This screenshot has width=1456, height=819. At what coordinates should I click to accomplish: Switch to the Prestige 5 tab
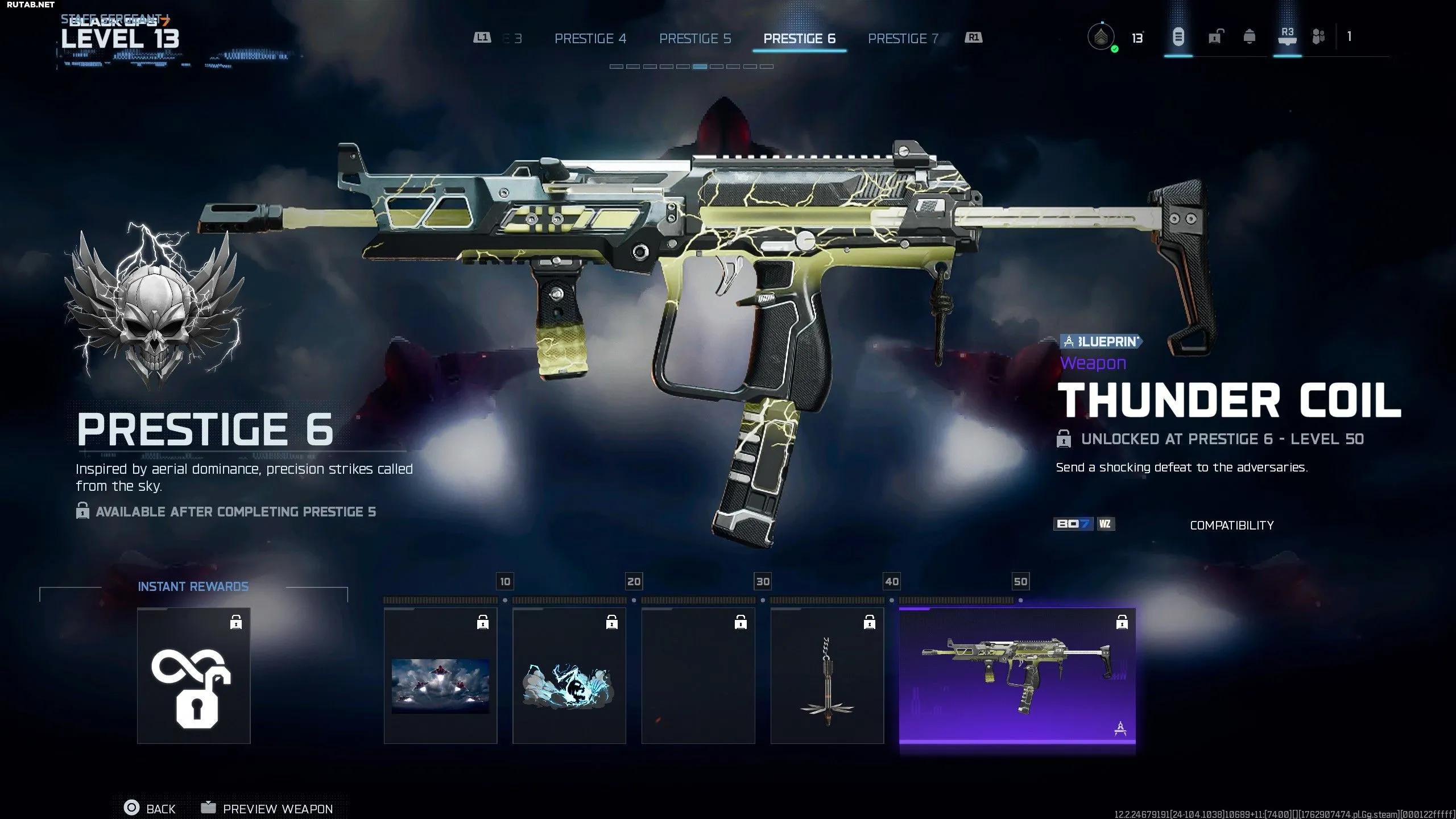point(694,39)
